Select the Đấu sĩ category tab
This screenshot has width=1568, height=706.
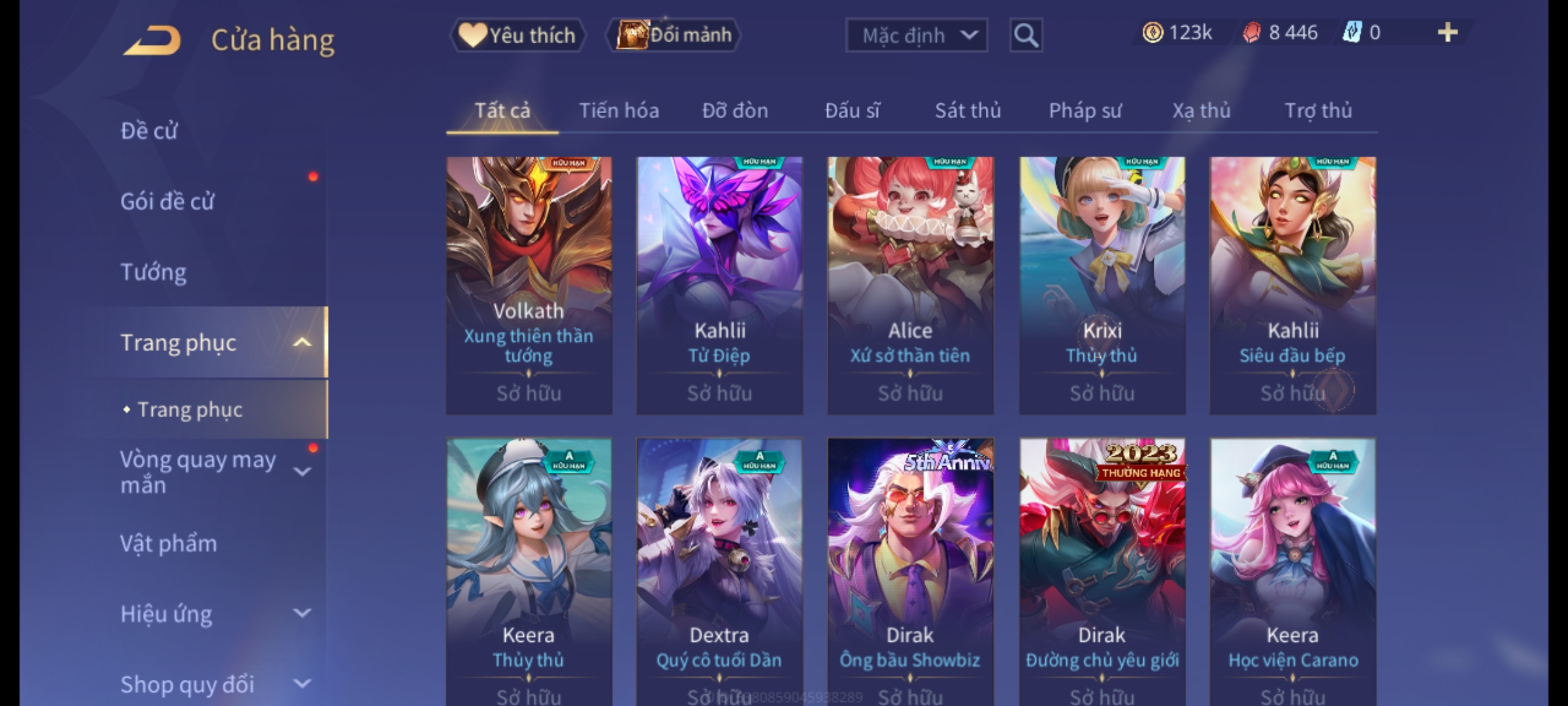(852, 110)
